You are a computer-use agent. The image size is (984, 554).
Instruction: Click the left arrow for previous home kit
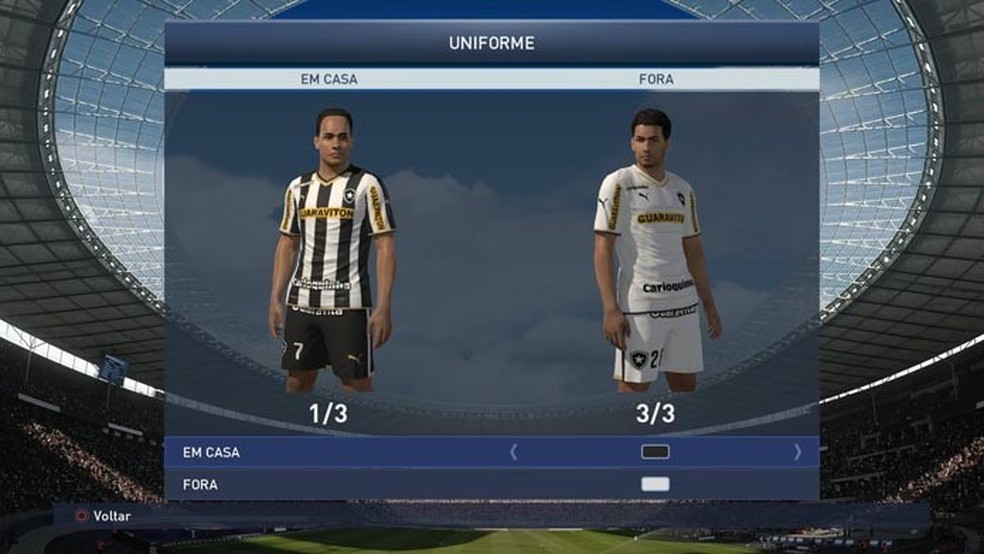tap(514, 452)
